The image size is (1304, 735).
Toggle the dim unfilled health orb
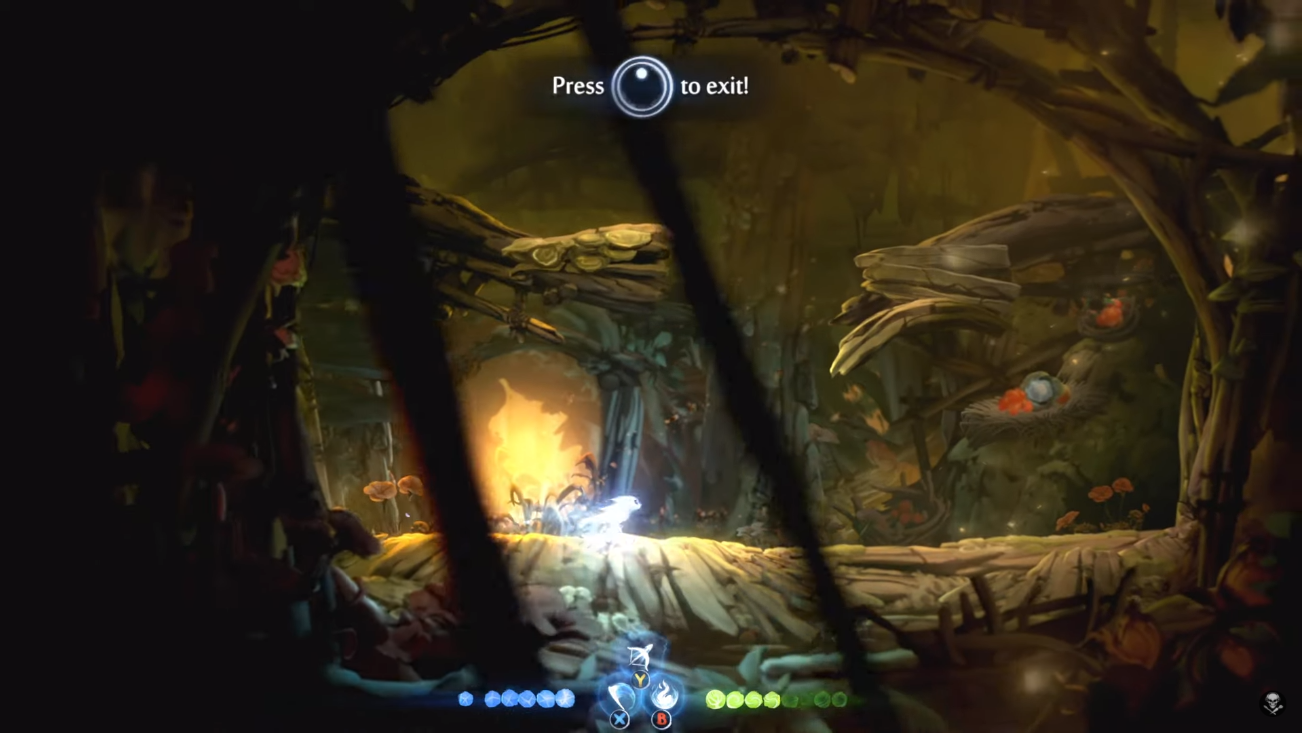789,698
